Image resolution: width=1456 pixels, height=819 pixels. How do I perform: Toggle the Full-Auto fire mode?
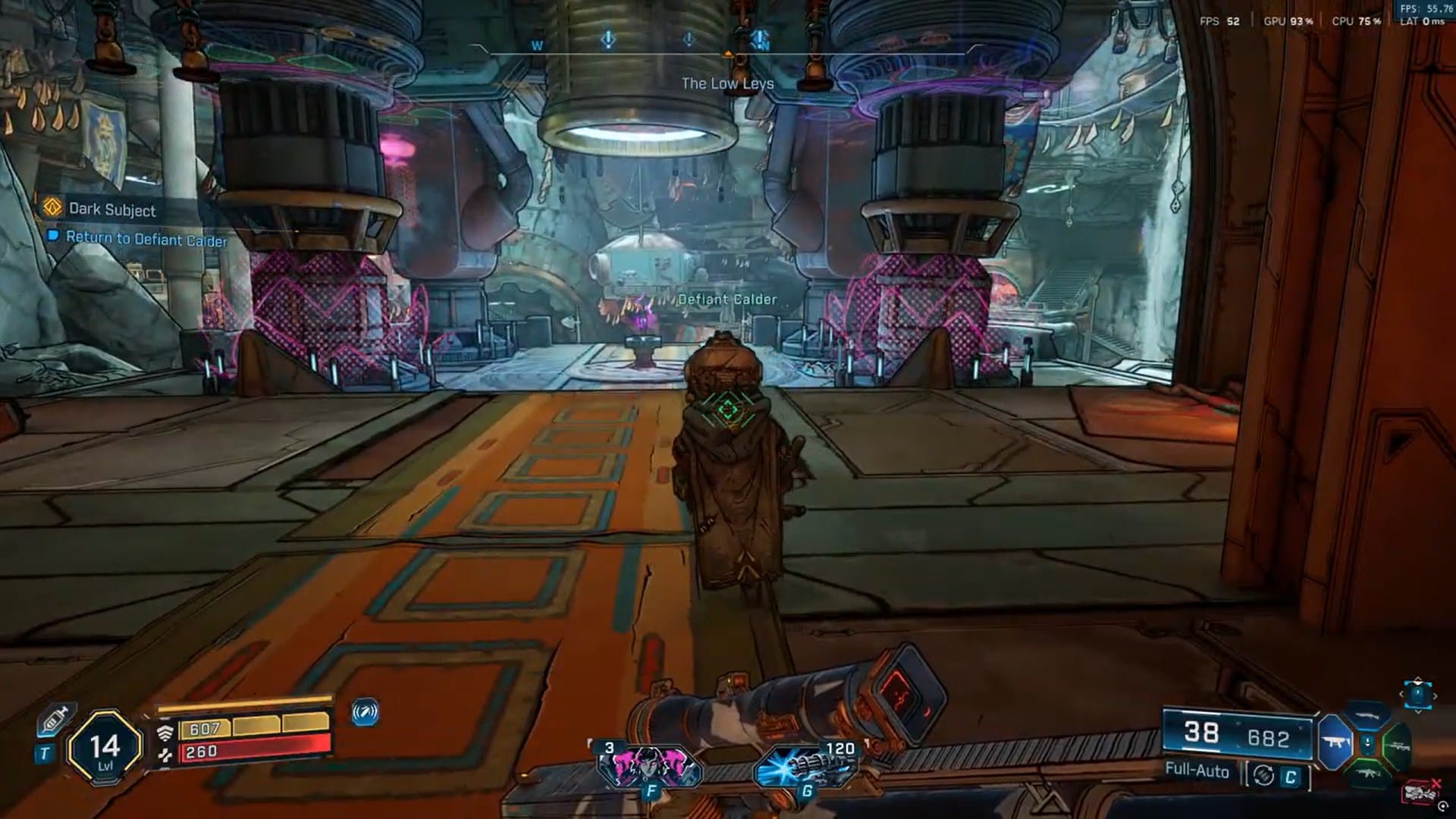tap(1197, 771)
